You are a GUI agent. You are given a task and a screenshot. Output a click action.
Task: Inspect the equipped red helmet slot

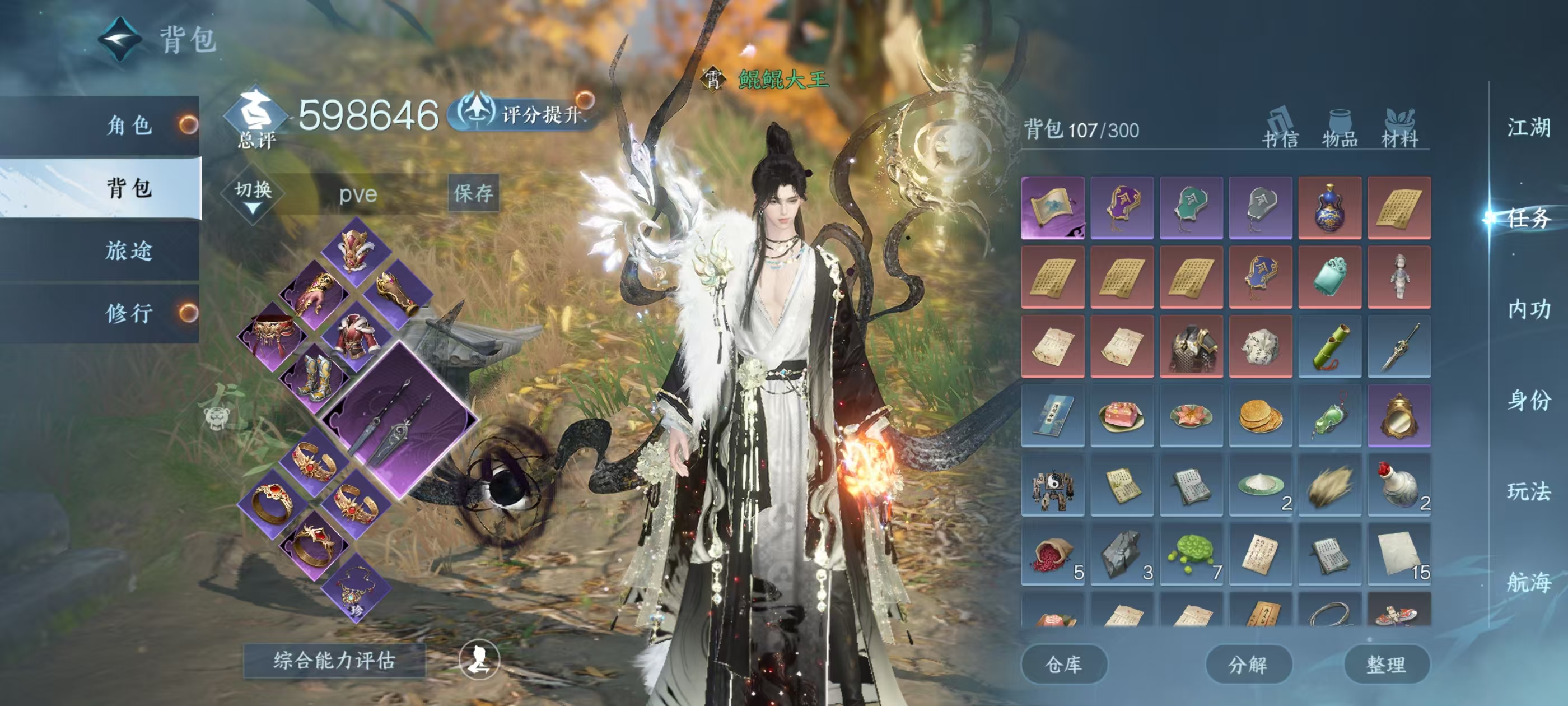(x=356, y=250)
